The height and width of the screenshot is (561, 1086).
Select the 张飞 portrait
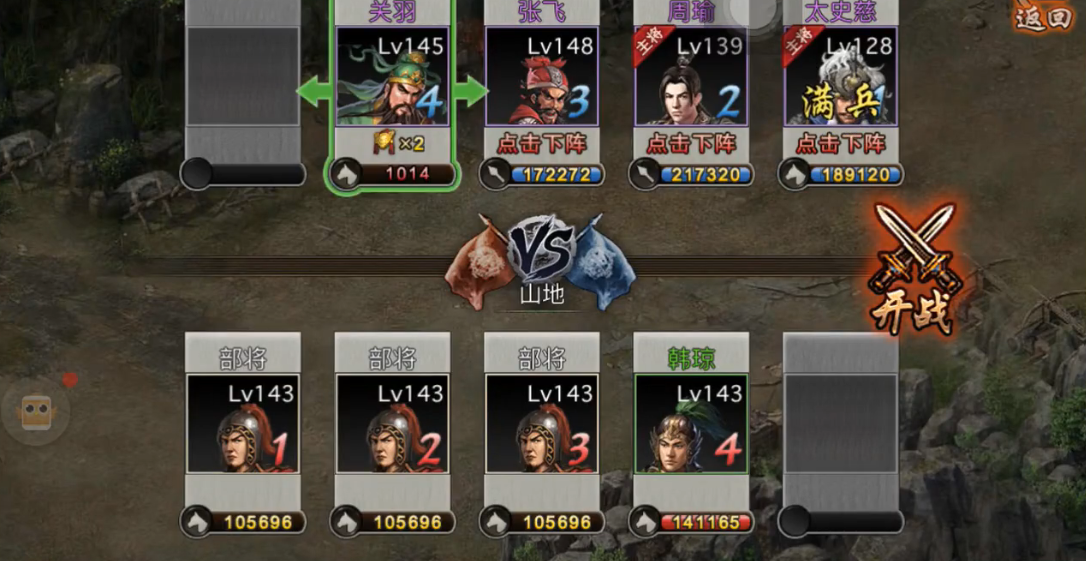coord(541,77)
